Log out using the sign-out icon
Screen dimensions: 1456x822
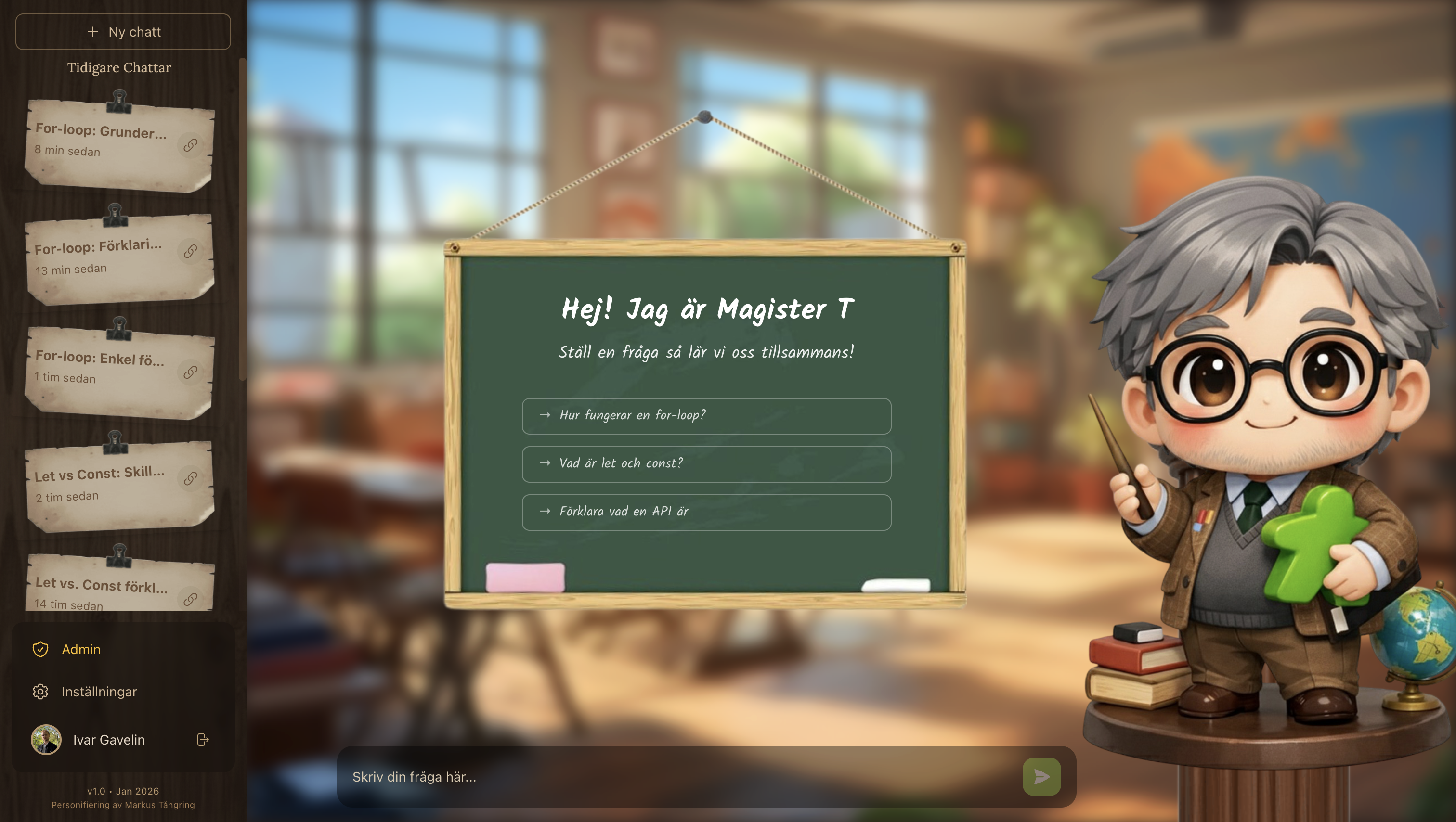tap(202, 740)
